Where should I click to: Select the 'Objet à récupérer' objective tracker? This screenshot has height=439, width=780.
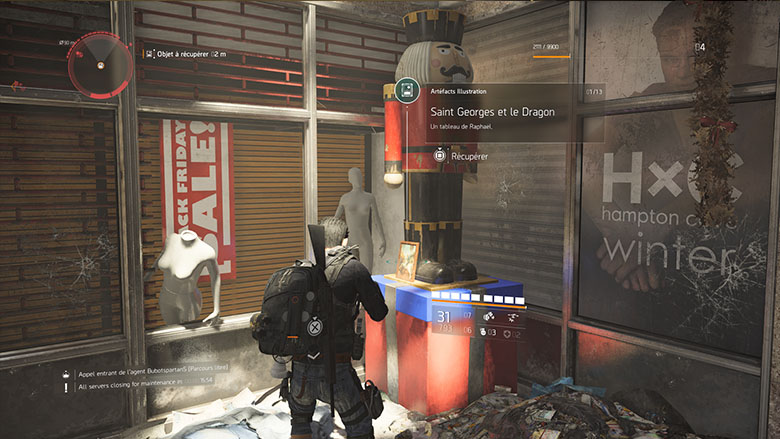click(x=186, y=54)
